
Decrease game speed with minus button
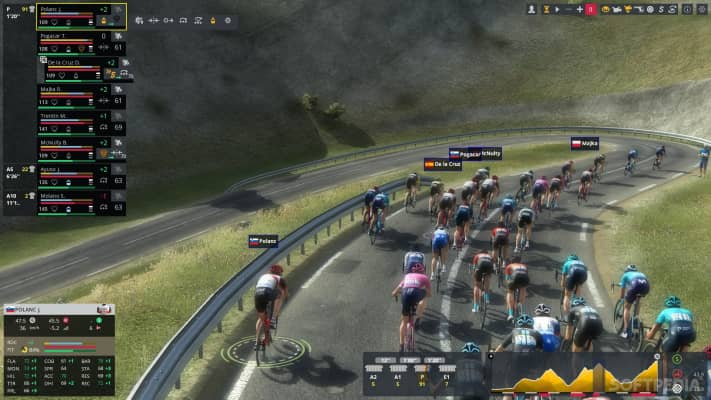[568, 9]
